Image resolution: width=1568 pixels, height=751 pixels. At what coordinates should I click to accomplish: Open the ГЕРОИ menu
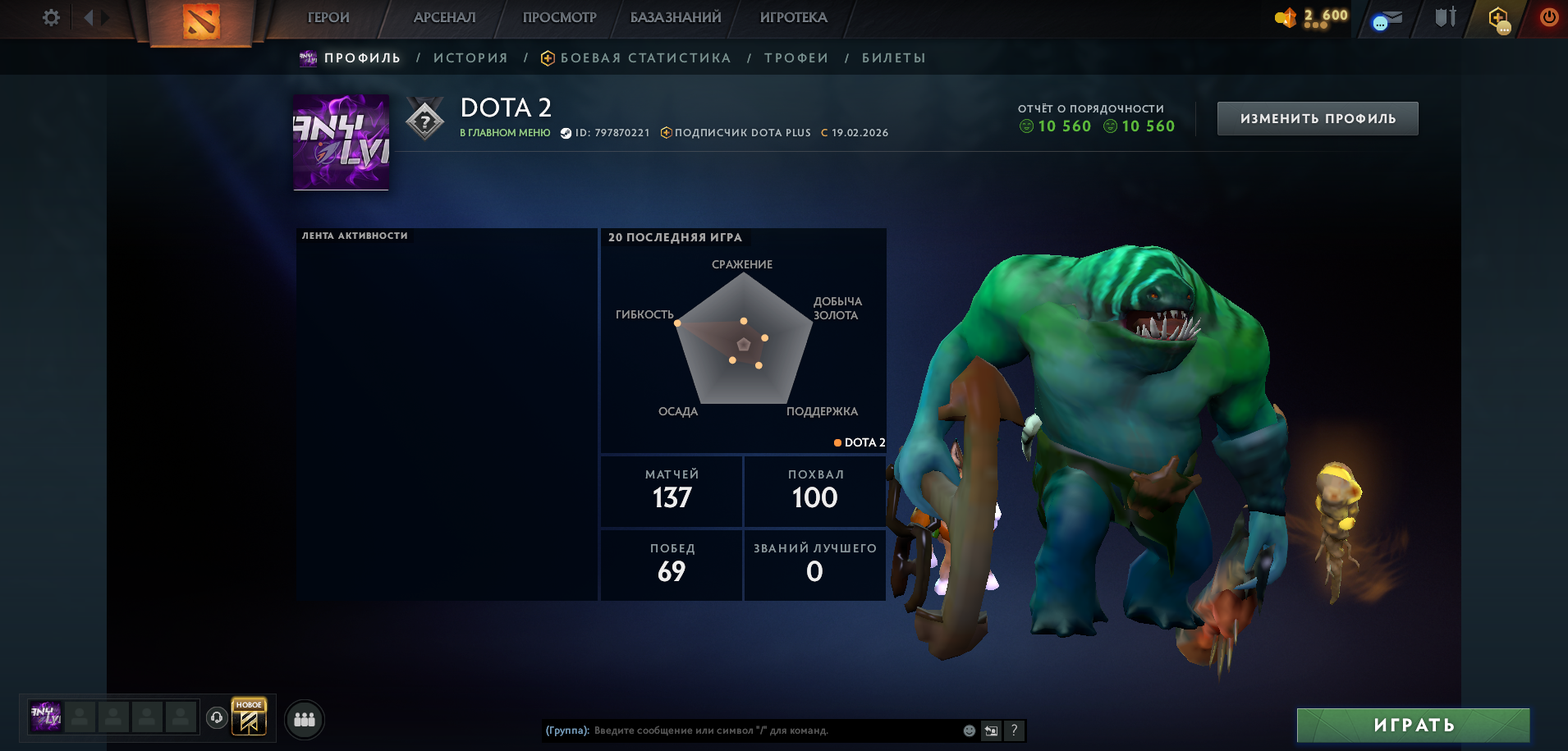pyautogui.click(x=328, y=16)
